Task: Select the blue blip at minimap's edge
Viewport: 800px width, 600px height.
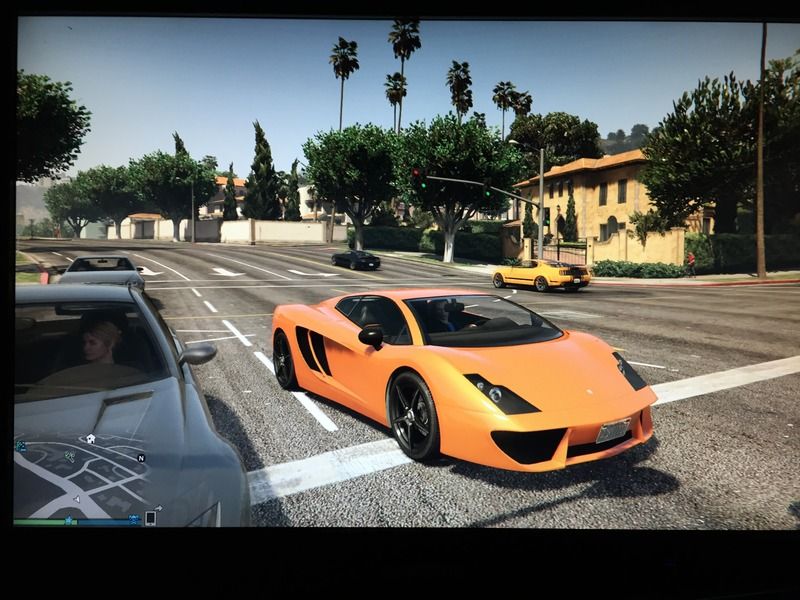Action: tap(20, 447)
